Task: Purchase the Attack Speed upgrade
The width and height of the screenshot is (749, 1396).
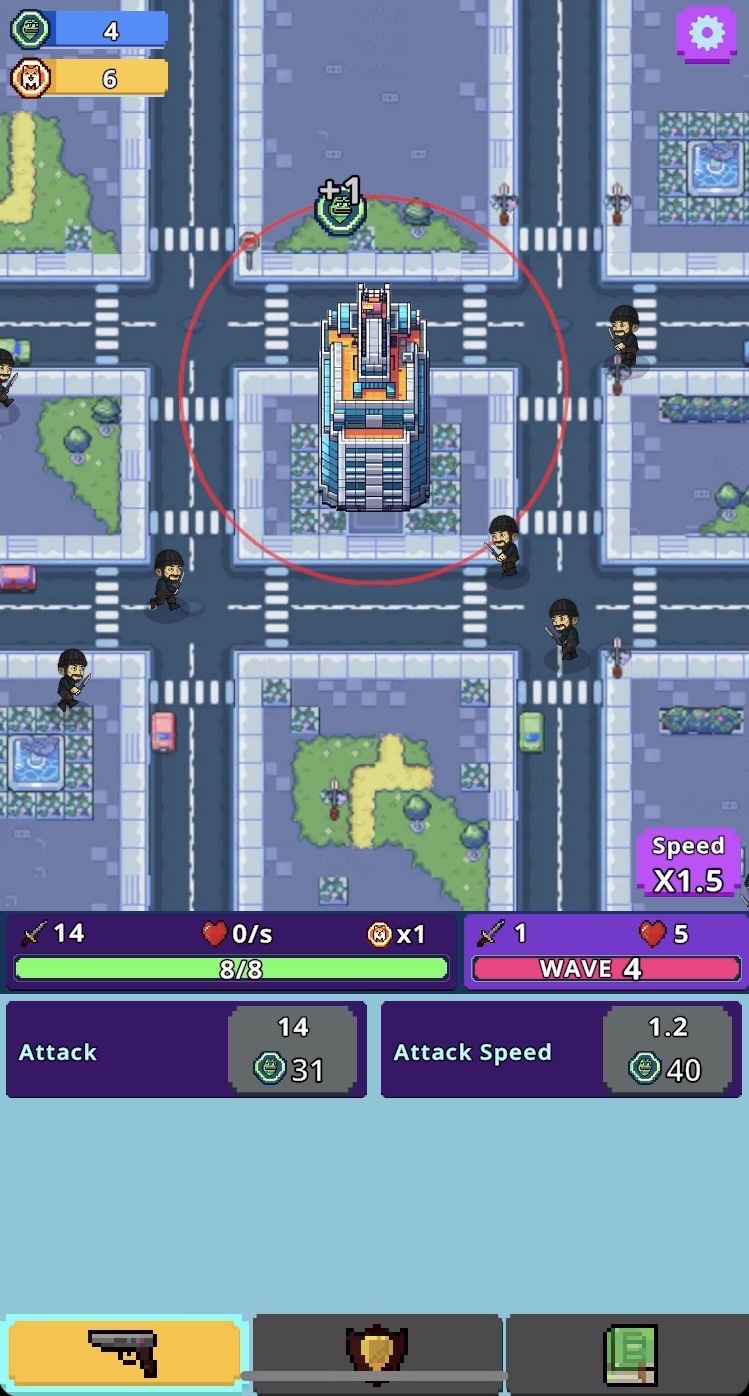Action: pos(667,1049)
